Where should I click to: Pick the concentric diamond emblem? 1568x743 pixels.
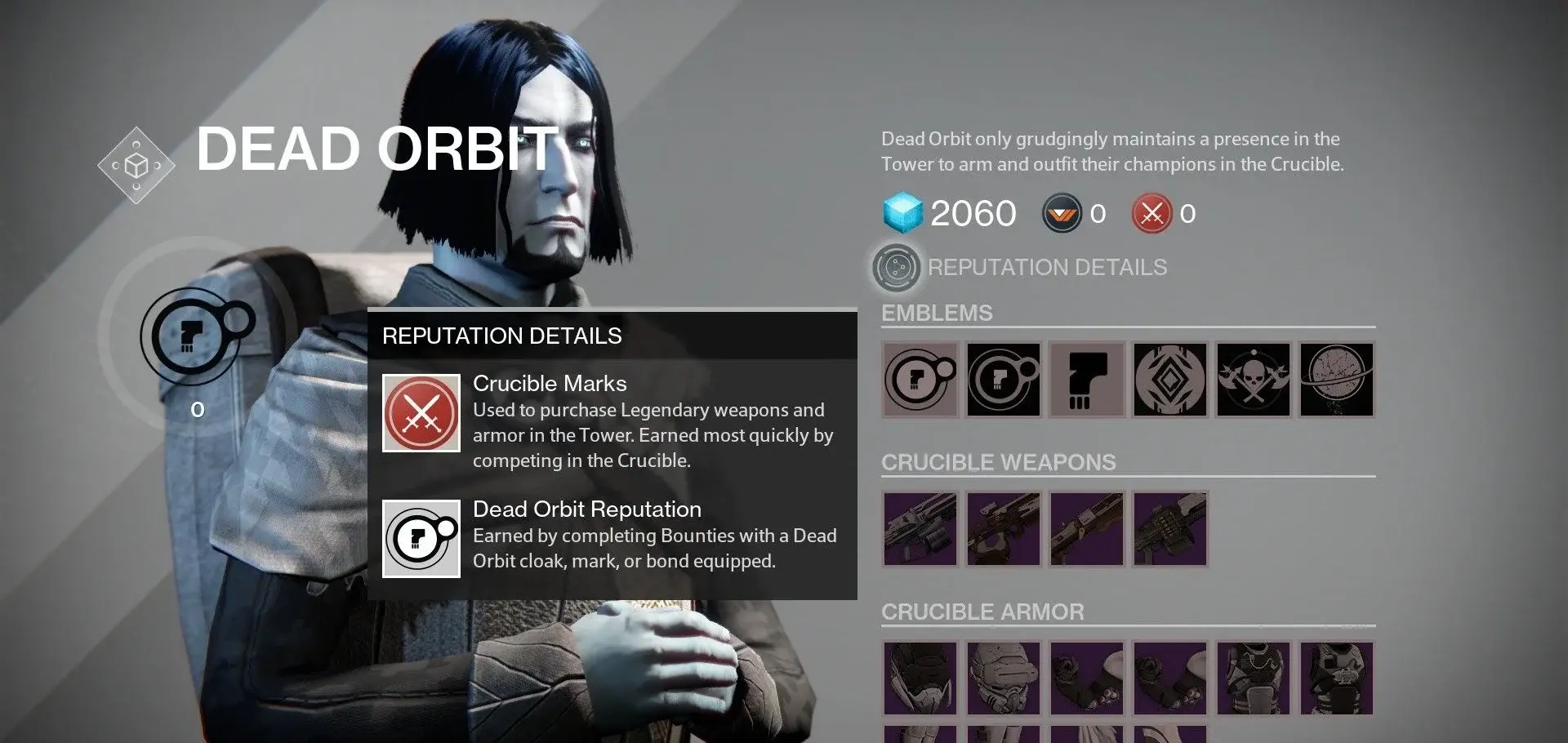click(1170, 380)
